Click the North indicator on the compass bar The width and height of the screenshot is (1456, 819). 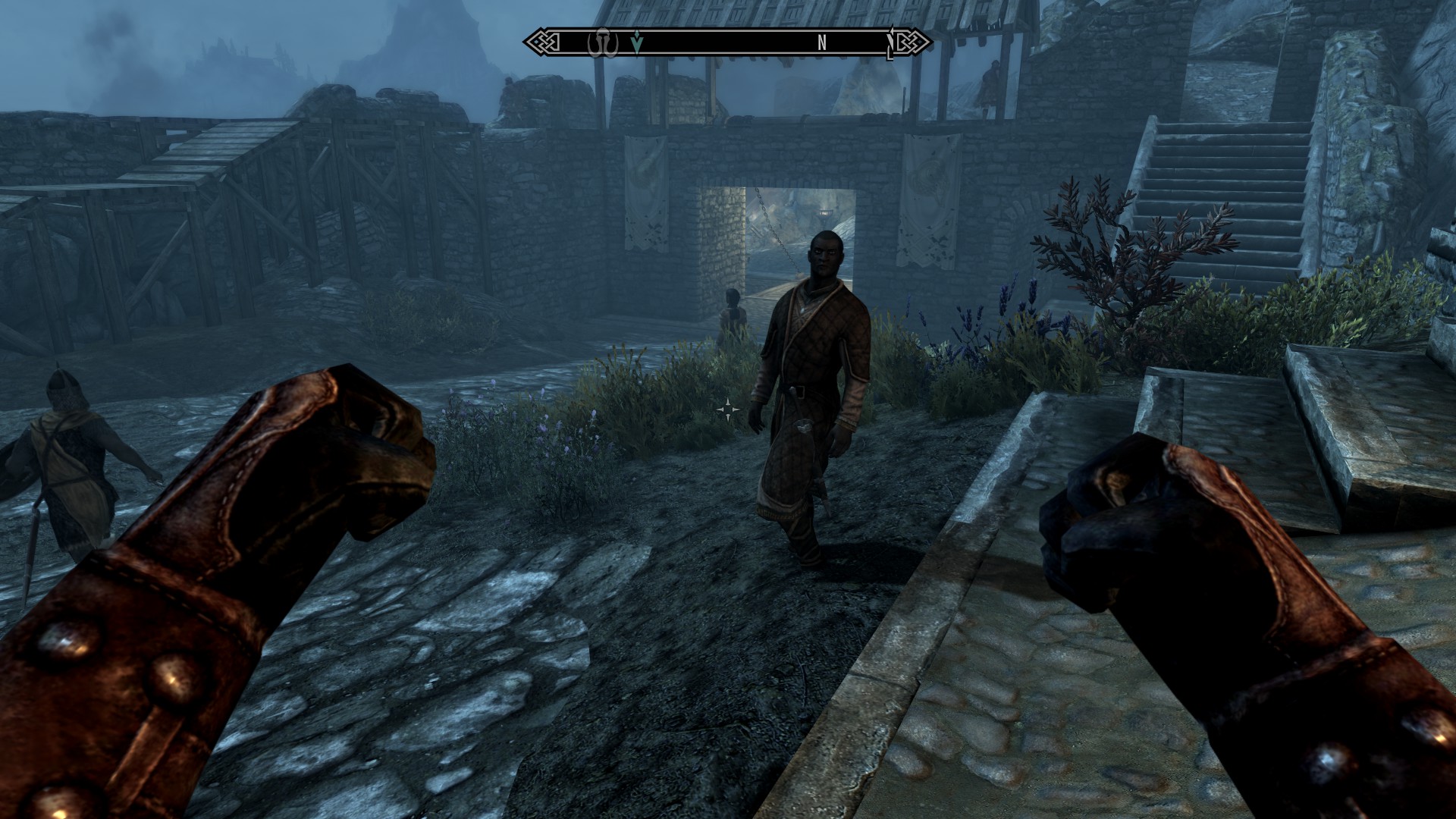click(x=821, y=43)
